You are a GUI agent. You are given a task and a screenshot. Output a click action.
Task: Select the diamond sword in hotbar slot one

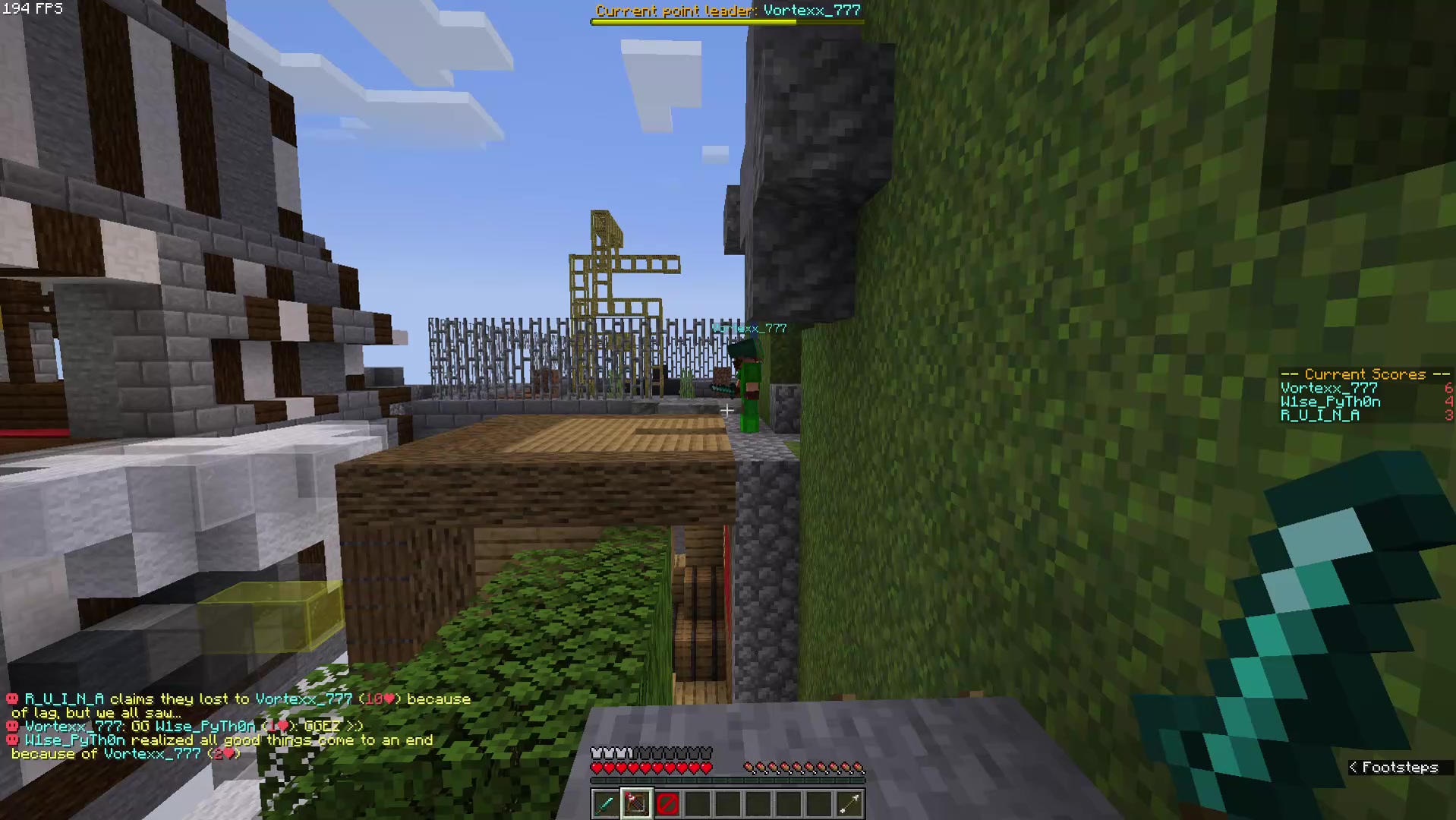(x=606, y=804)
